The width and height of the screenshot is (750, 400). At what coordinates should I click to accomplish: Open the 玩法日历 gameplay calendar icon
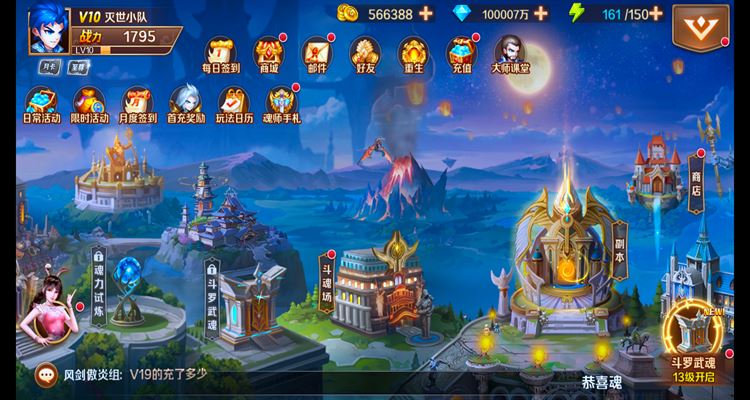point(234,104)
